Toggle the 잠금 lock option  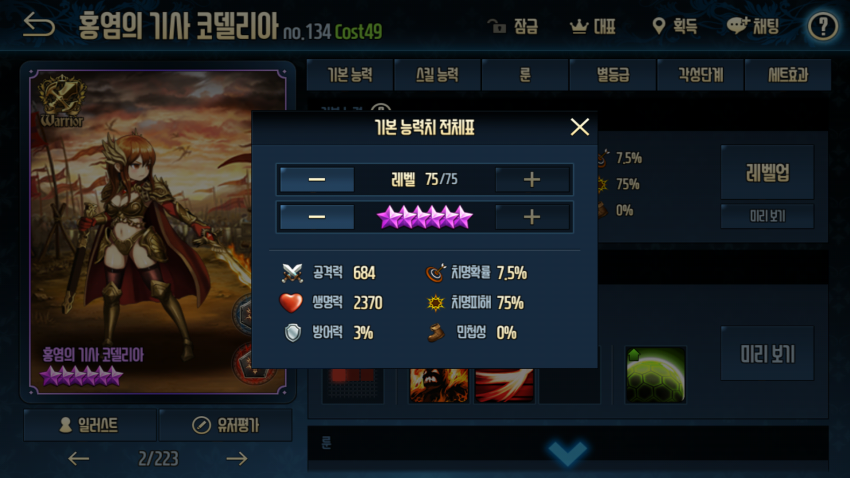click(512, 26)
